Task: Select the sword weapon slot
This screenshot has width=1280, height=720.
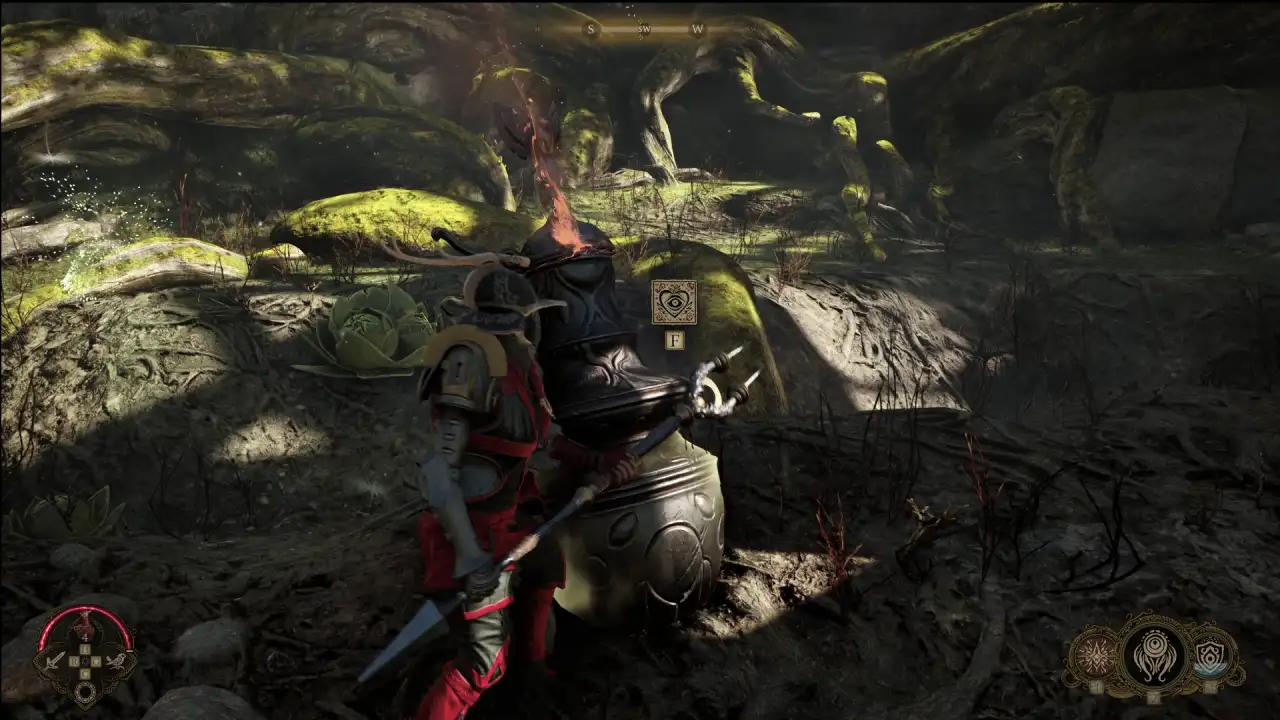Action: (56, 661)
